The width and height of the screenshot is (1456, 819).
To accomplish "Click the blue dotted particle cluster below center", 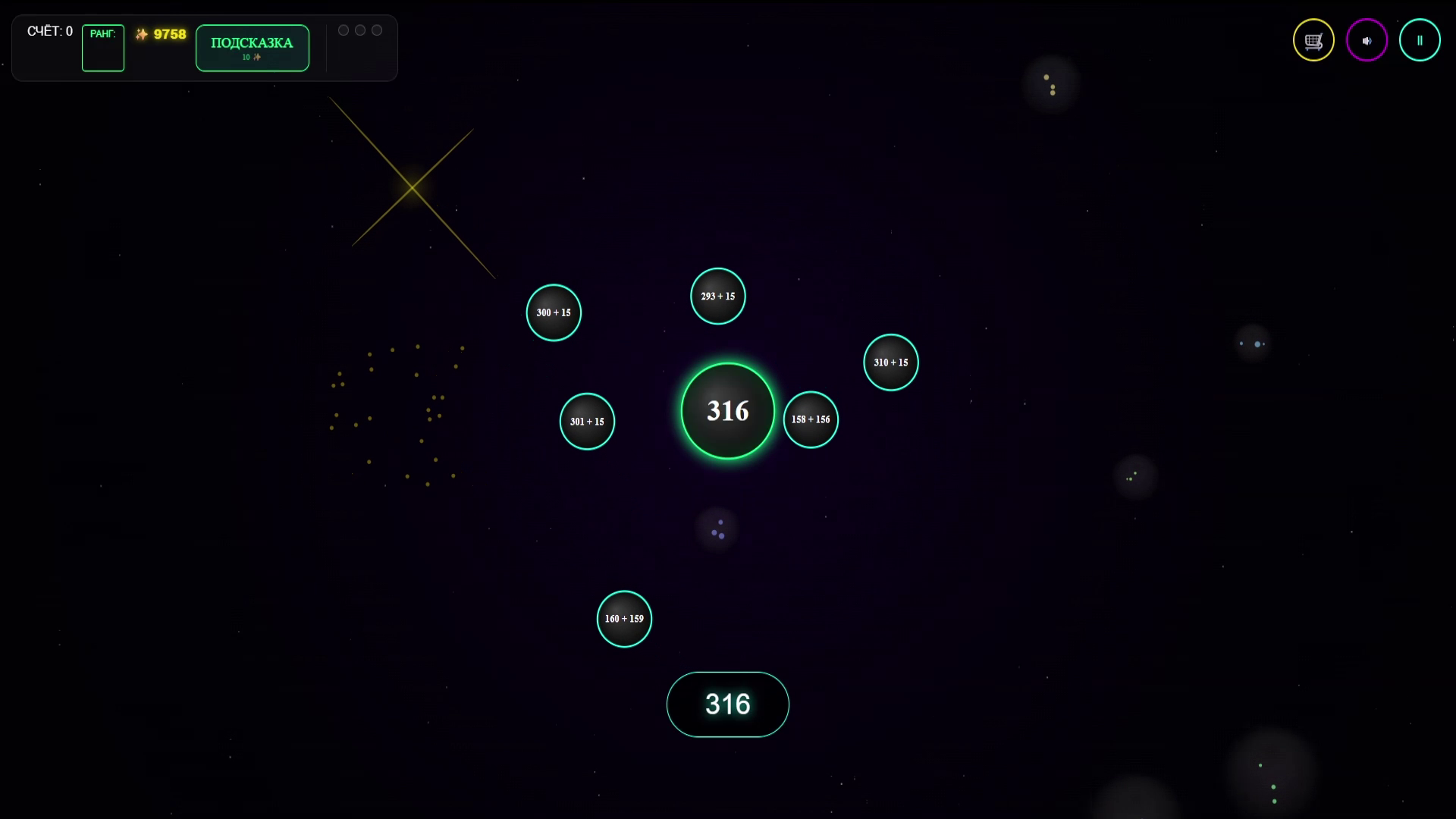I will (716, 529).
